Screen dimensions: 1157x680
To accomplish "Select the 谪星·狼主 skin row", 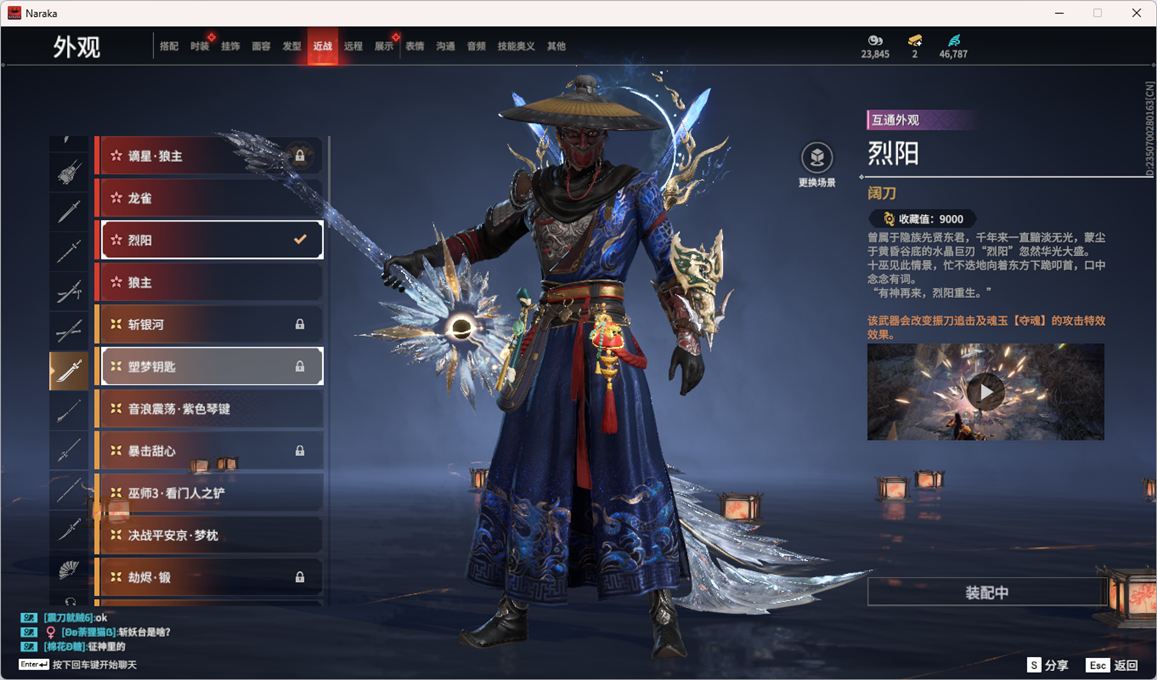I will pyautogui.click(x=209, y=156).
